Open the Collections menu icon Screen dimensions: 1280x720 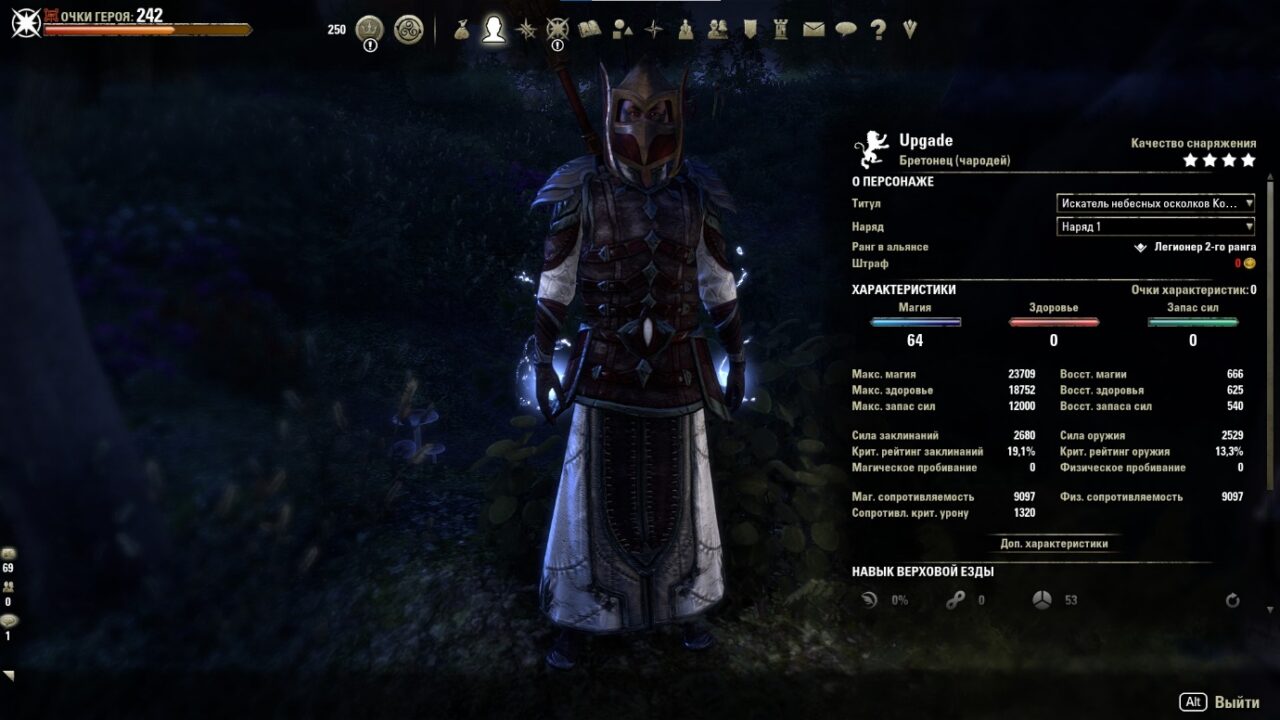tap(622, 30)
